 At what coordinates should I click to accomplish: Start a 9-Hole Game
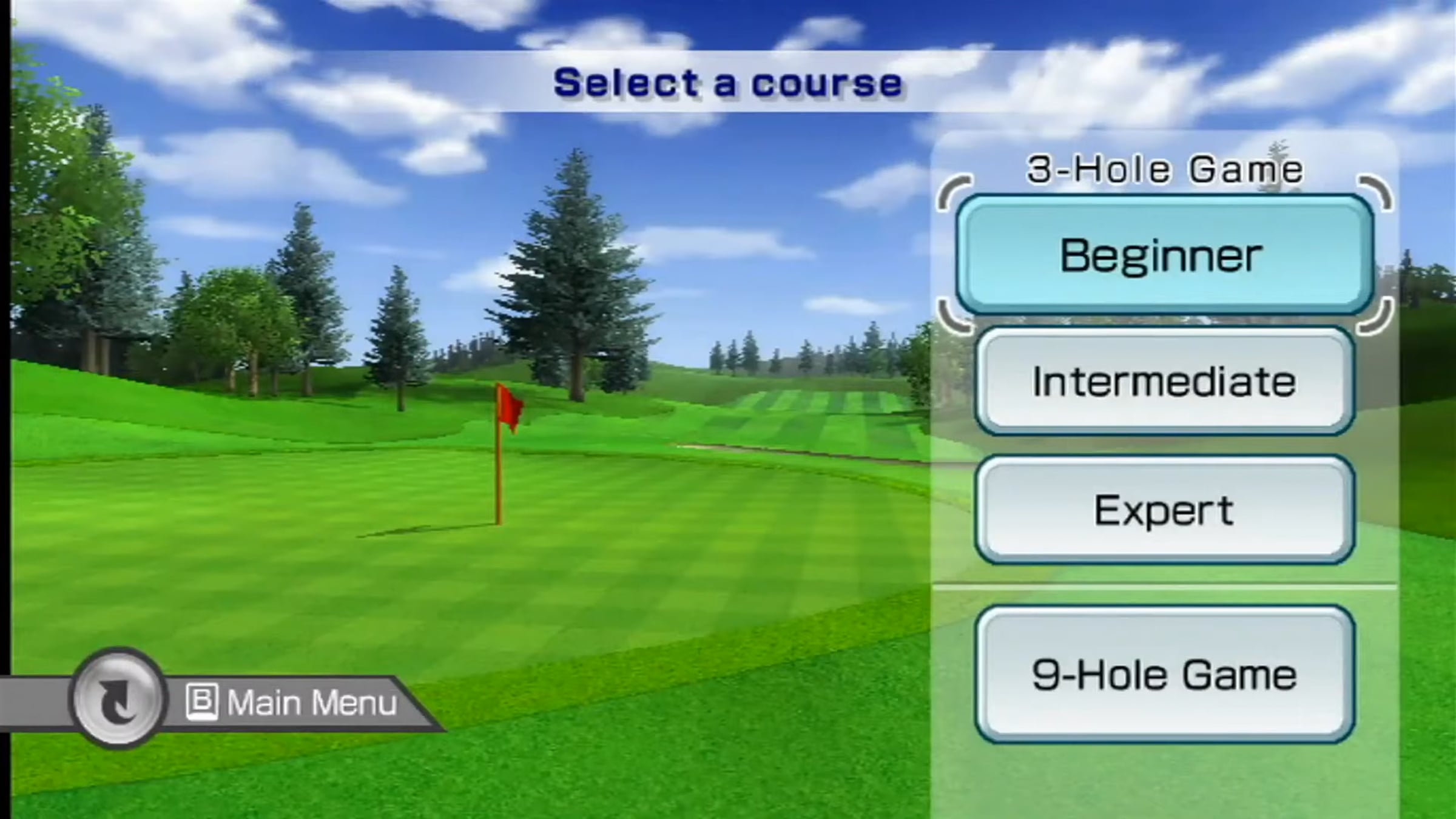click(1164, 675)
